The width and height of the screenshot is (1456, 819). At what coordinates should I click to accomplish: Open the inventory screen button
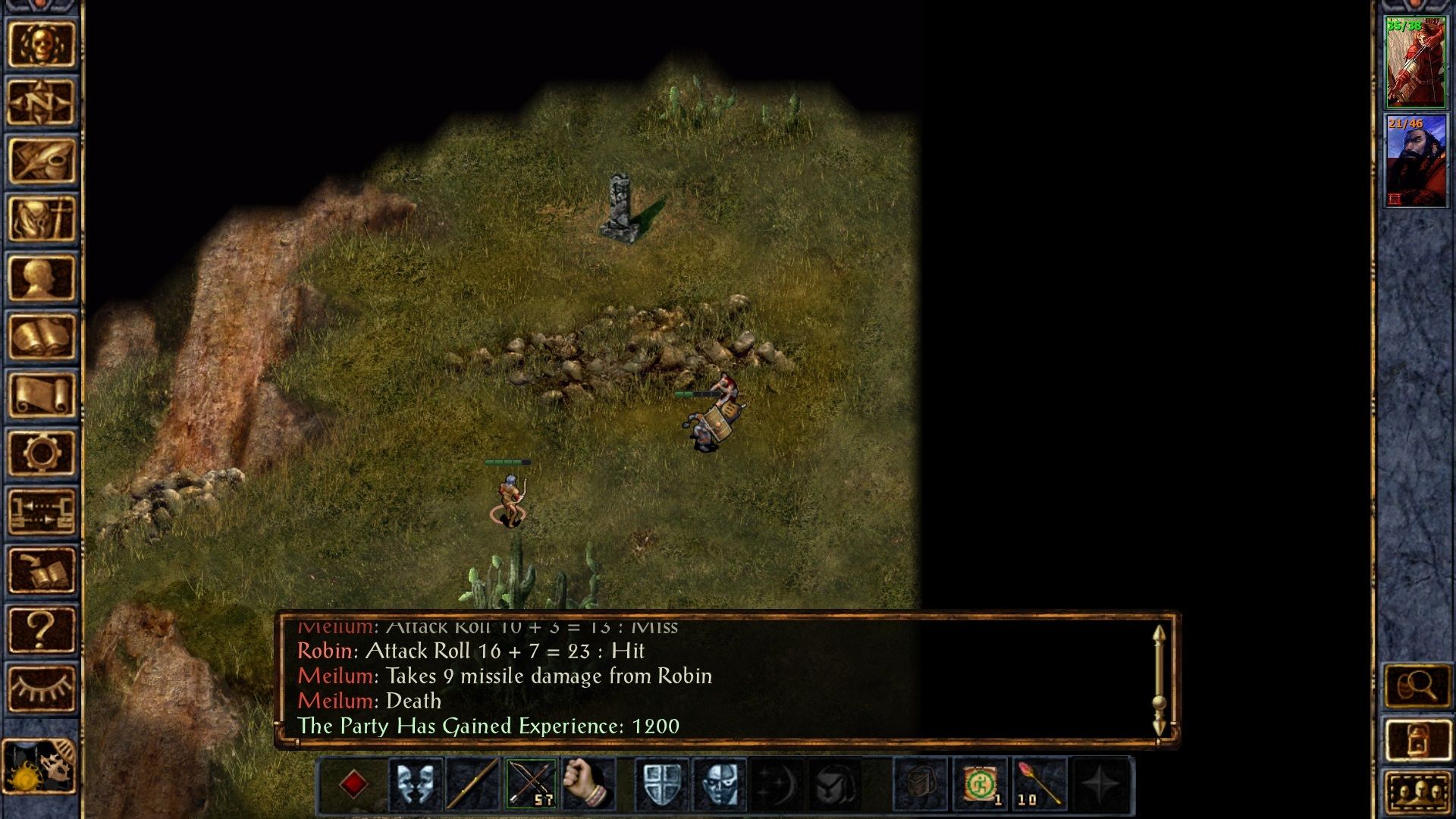42,219
